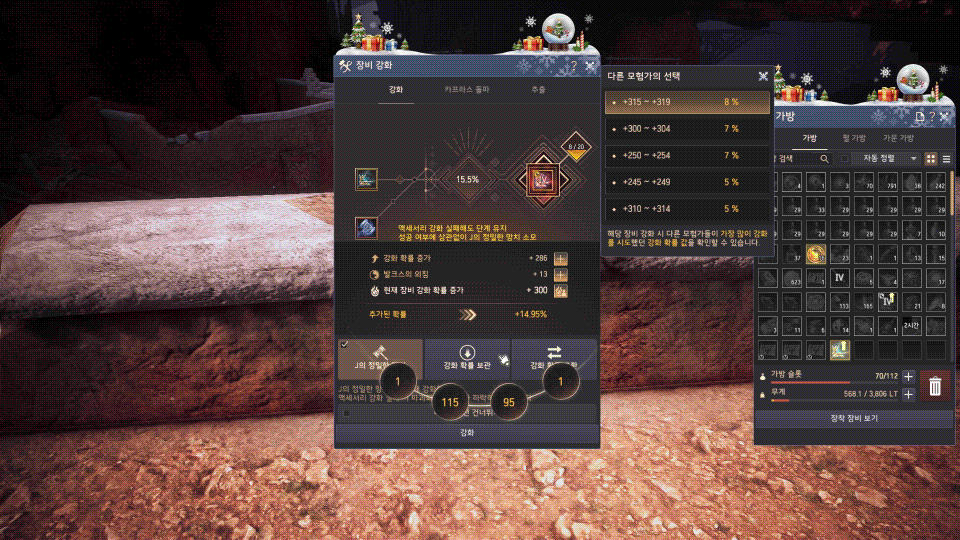Select the +315 ~ +319 chance row
The width and height of the screenshot is (960, 540).
point(687,102)
